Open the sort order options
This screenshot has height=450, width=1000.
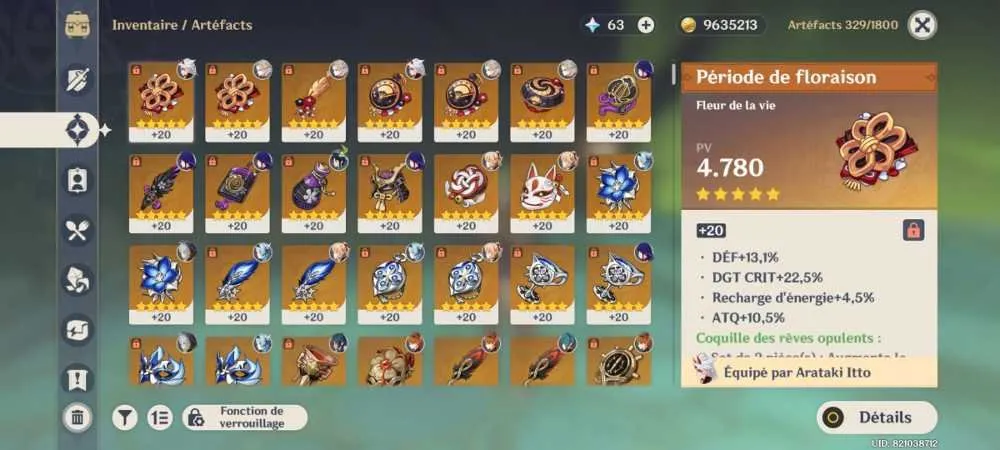159,417
